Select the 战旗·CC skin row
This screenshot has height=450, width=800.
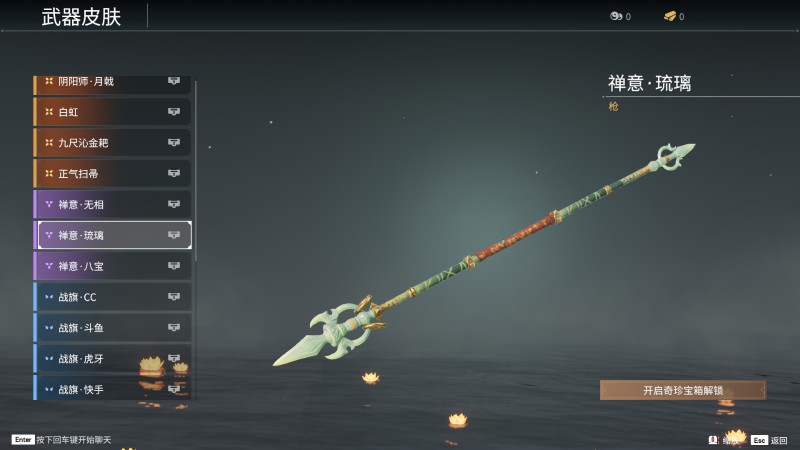(112, 297)
